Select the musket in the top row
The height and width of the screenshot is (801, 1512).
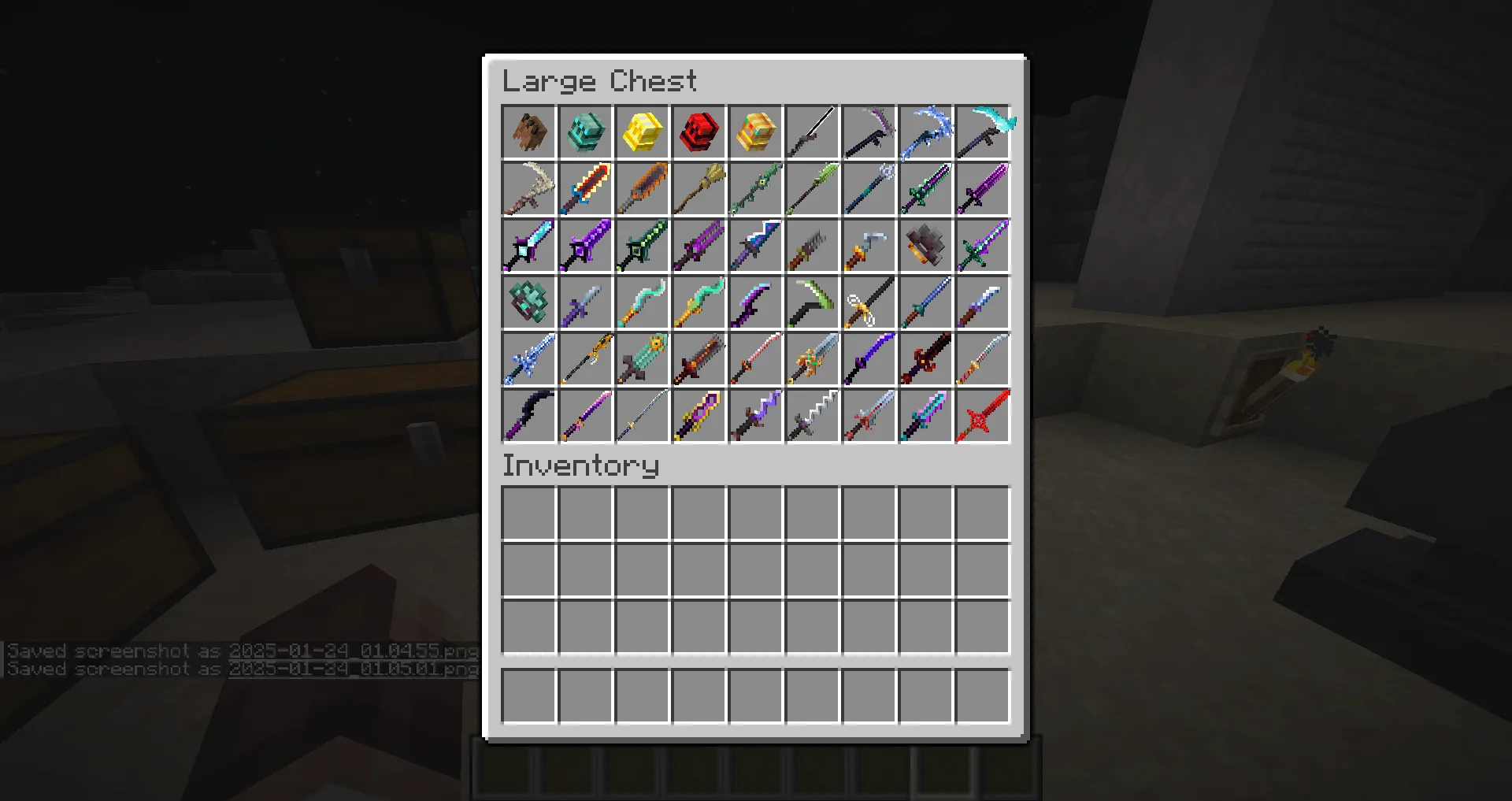click(811, 132)
